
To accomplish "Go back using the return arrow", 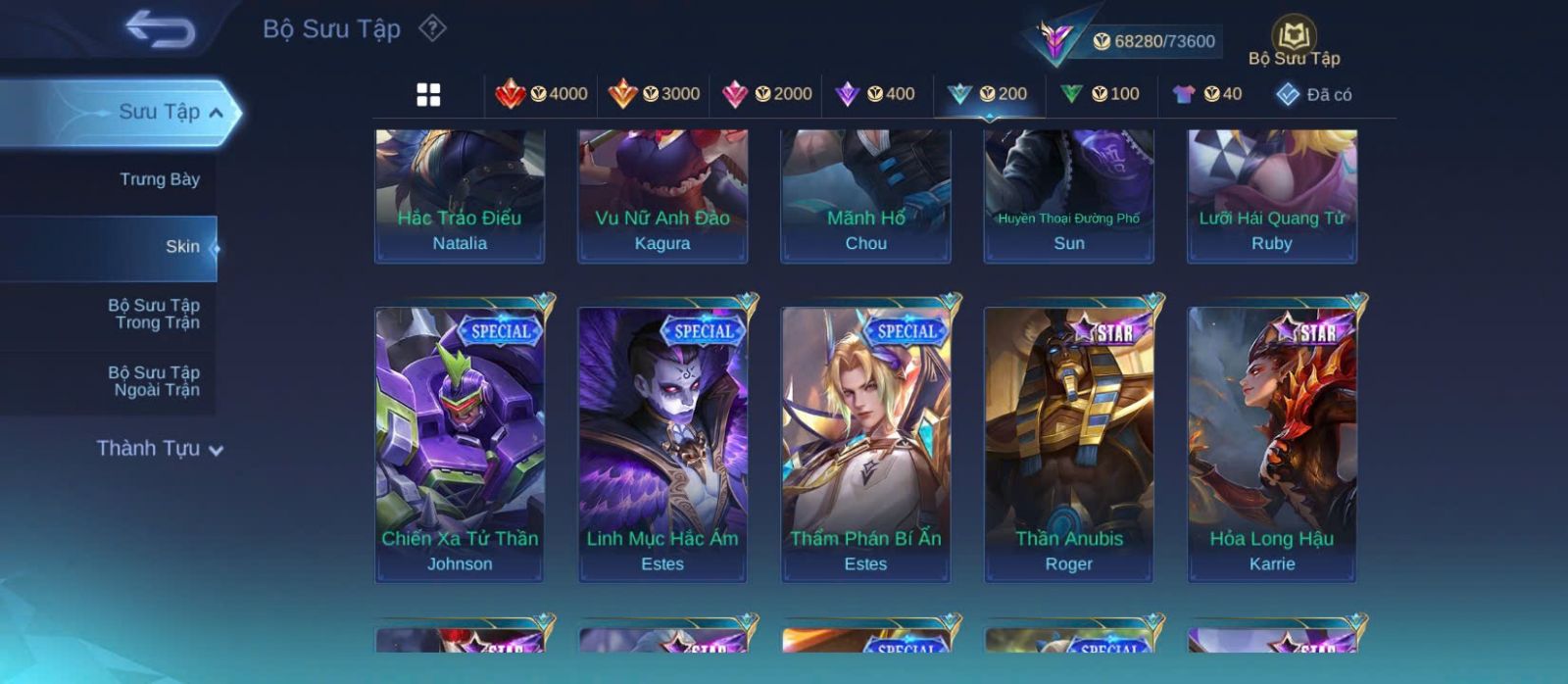I will (x=160, y=29).
